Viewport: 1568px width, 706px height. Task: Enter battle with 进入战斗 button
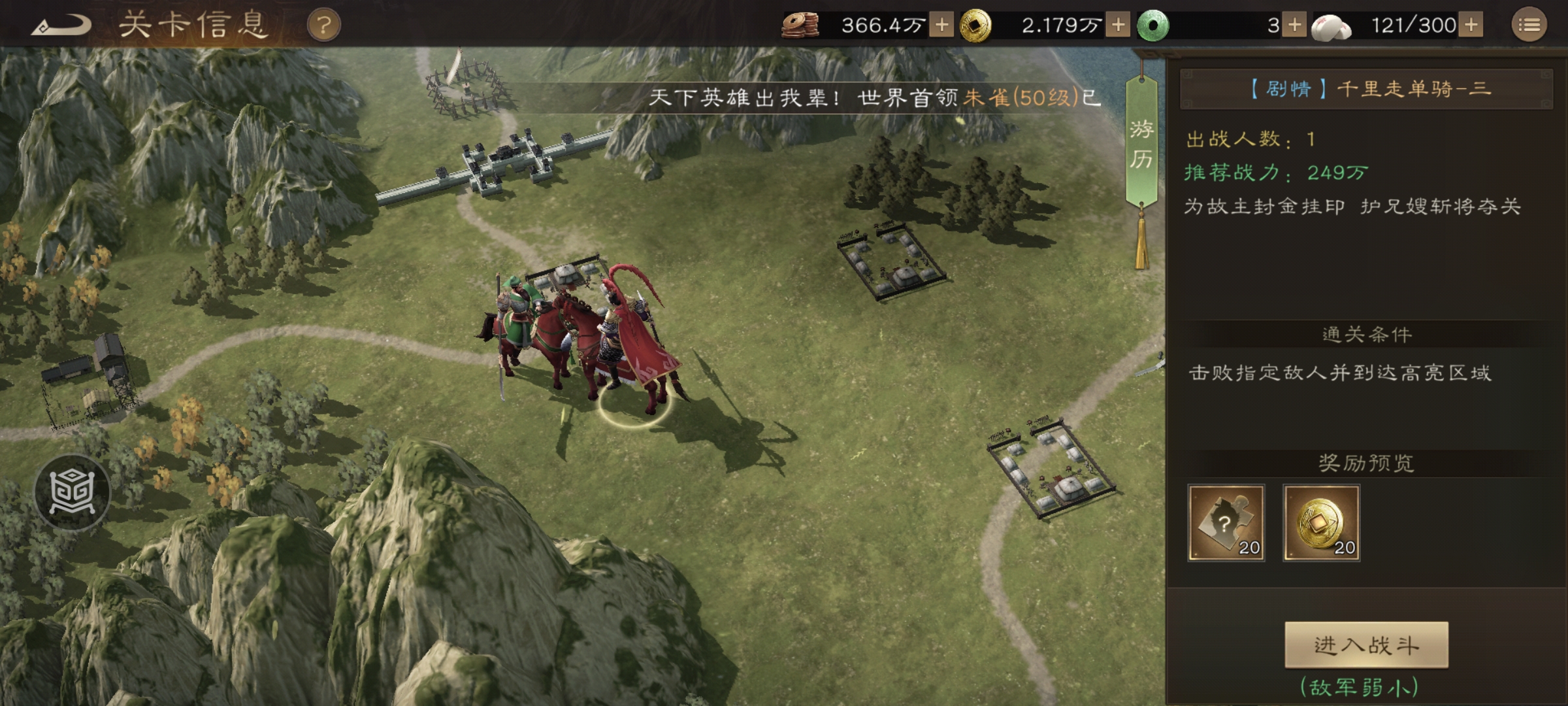pyautogui.click(x=1366, y=645)
